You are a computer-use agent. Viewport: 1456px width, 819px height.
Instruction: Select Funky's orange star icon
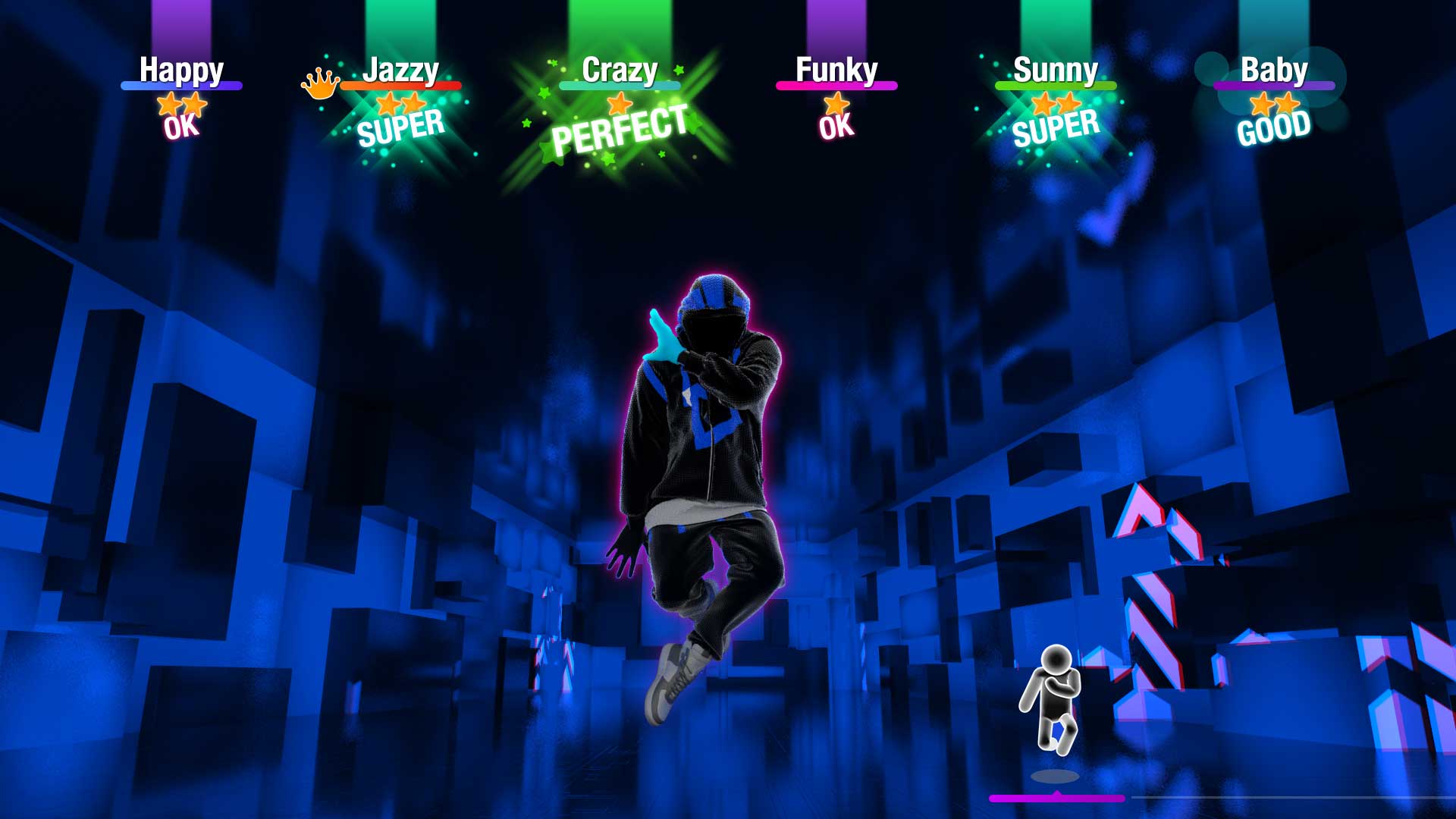(x=834, y=102)
